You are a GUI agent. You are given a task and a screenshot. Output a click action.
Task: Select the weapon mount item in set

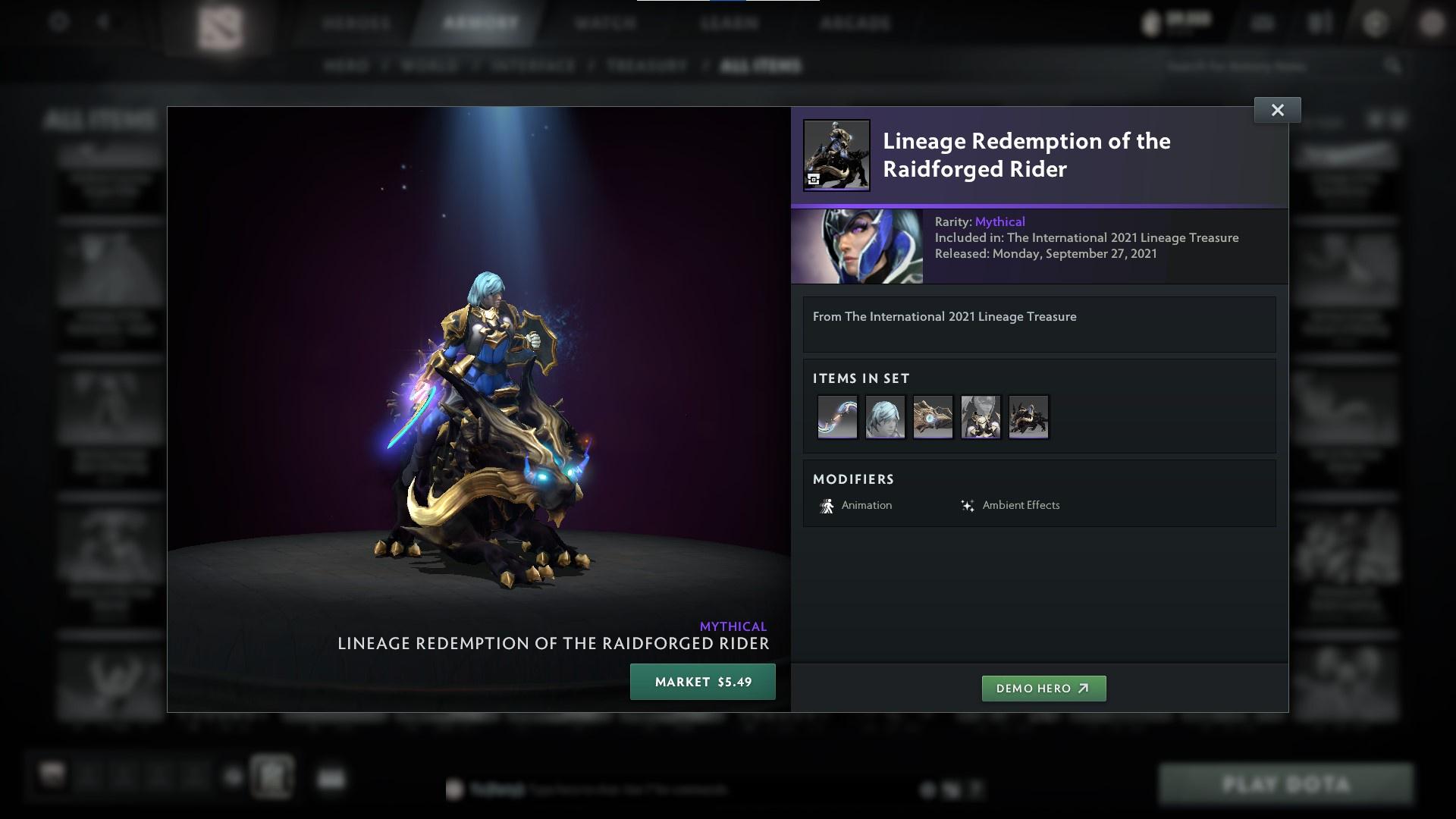933,416
